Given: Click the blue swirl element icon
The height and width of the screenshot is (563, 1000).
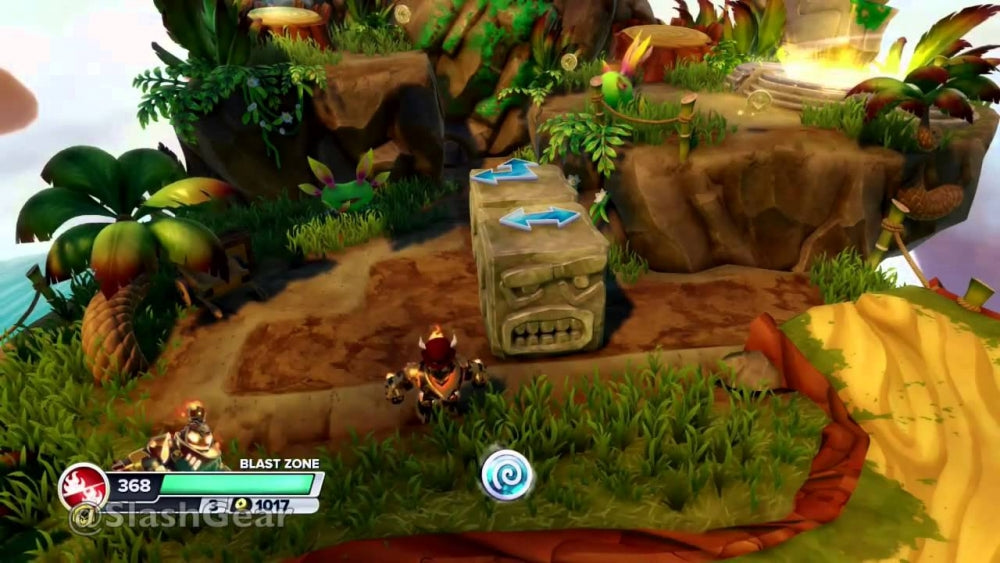Looking at the screenshot, I should coord(506,474).
